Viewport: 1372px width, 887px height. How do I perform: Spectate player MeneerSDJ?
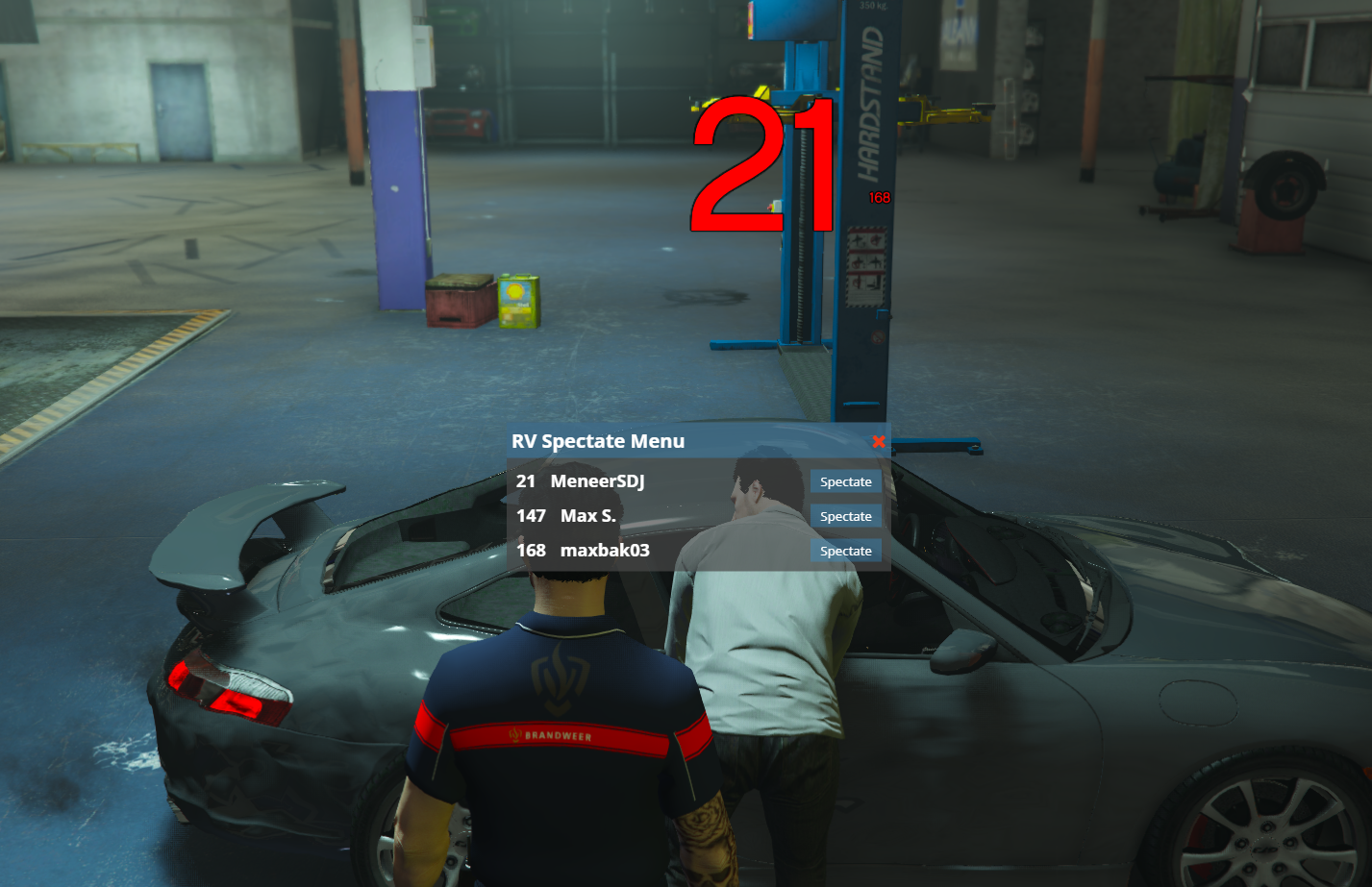click(x=845, y=481)
